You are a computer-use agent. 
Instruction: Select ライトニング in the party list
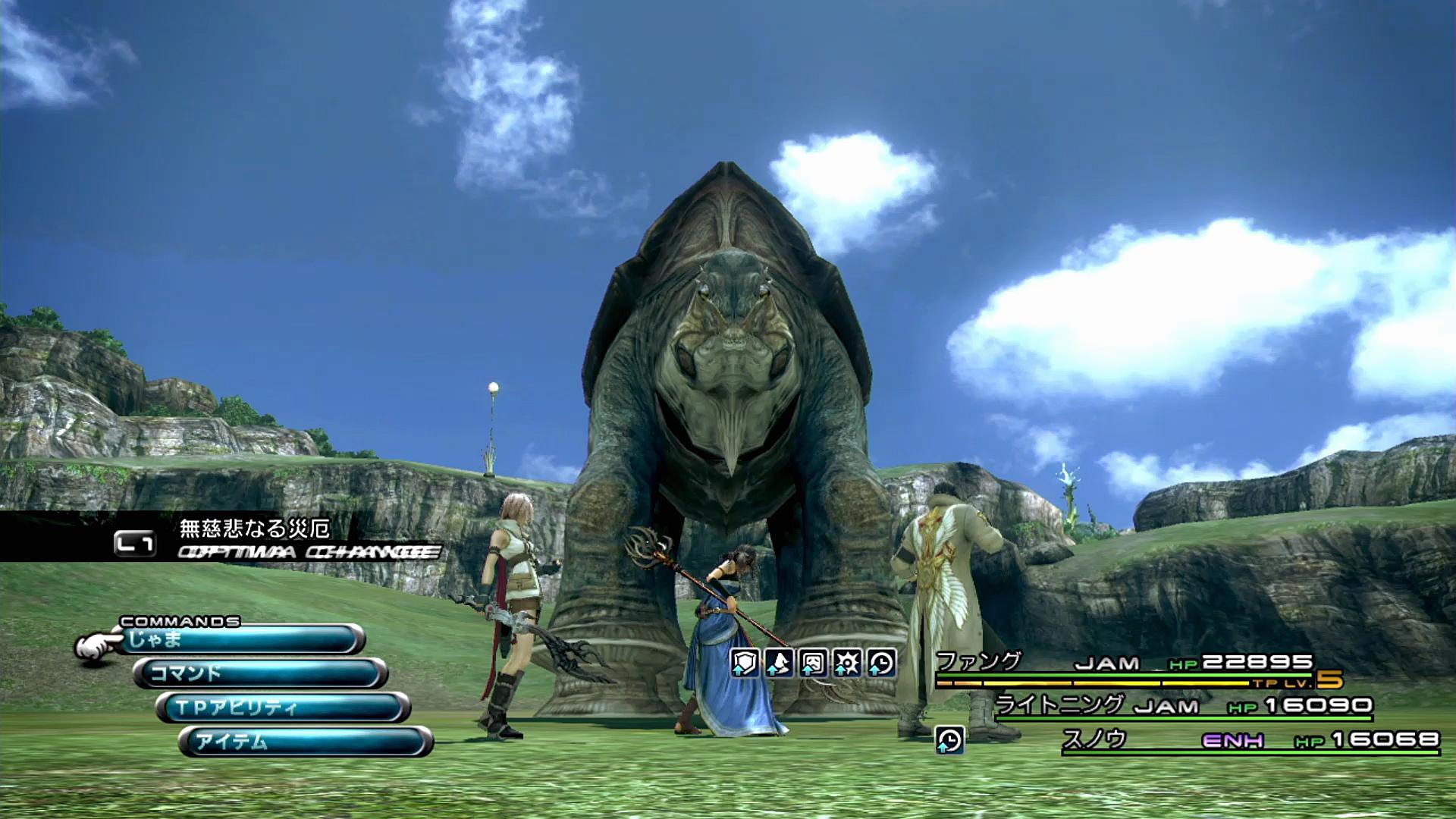click(x=1059, y=704)
